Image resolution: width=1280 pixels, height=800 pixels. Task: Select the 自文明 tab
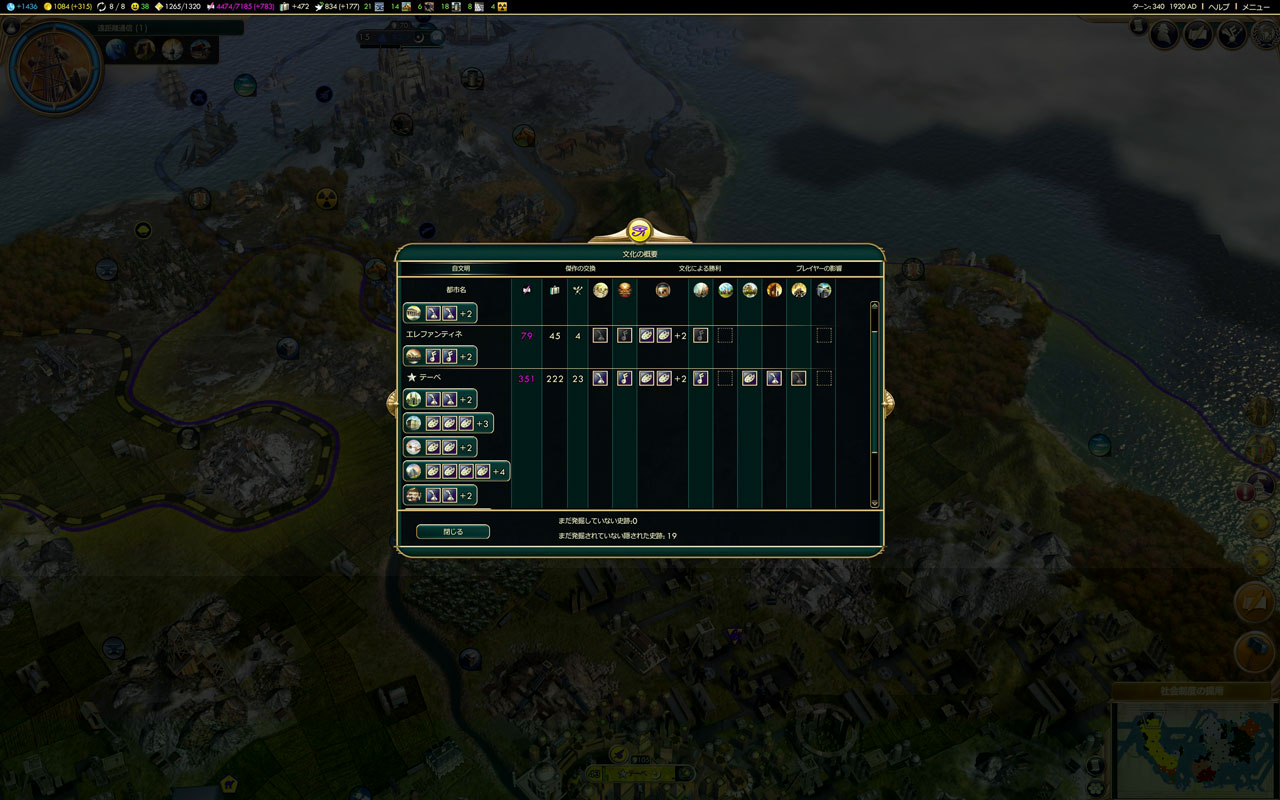pos(460,269)
